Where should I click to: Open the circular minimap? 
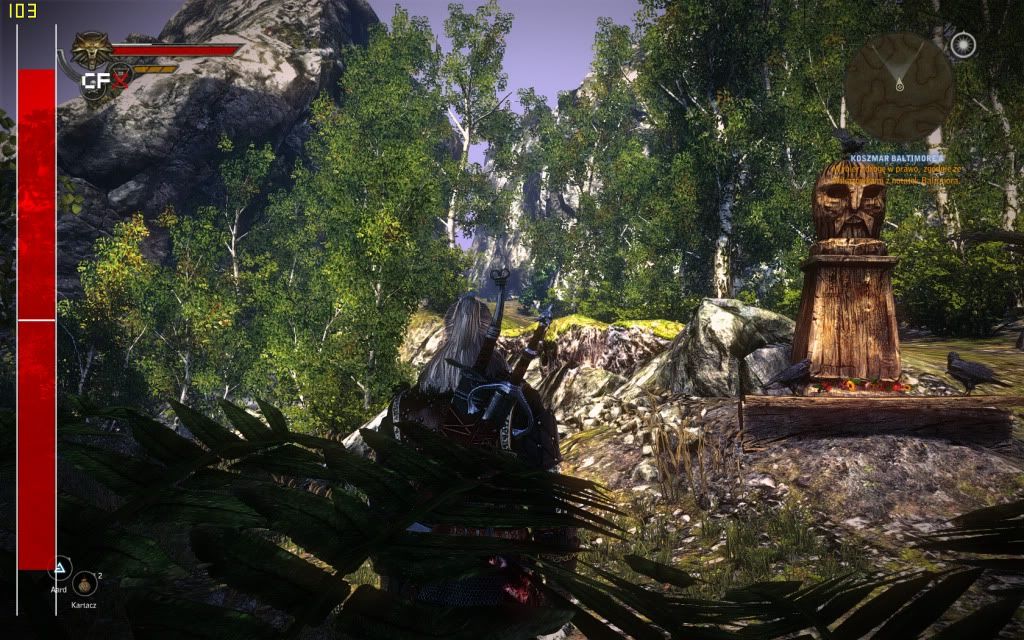(898, 86)
